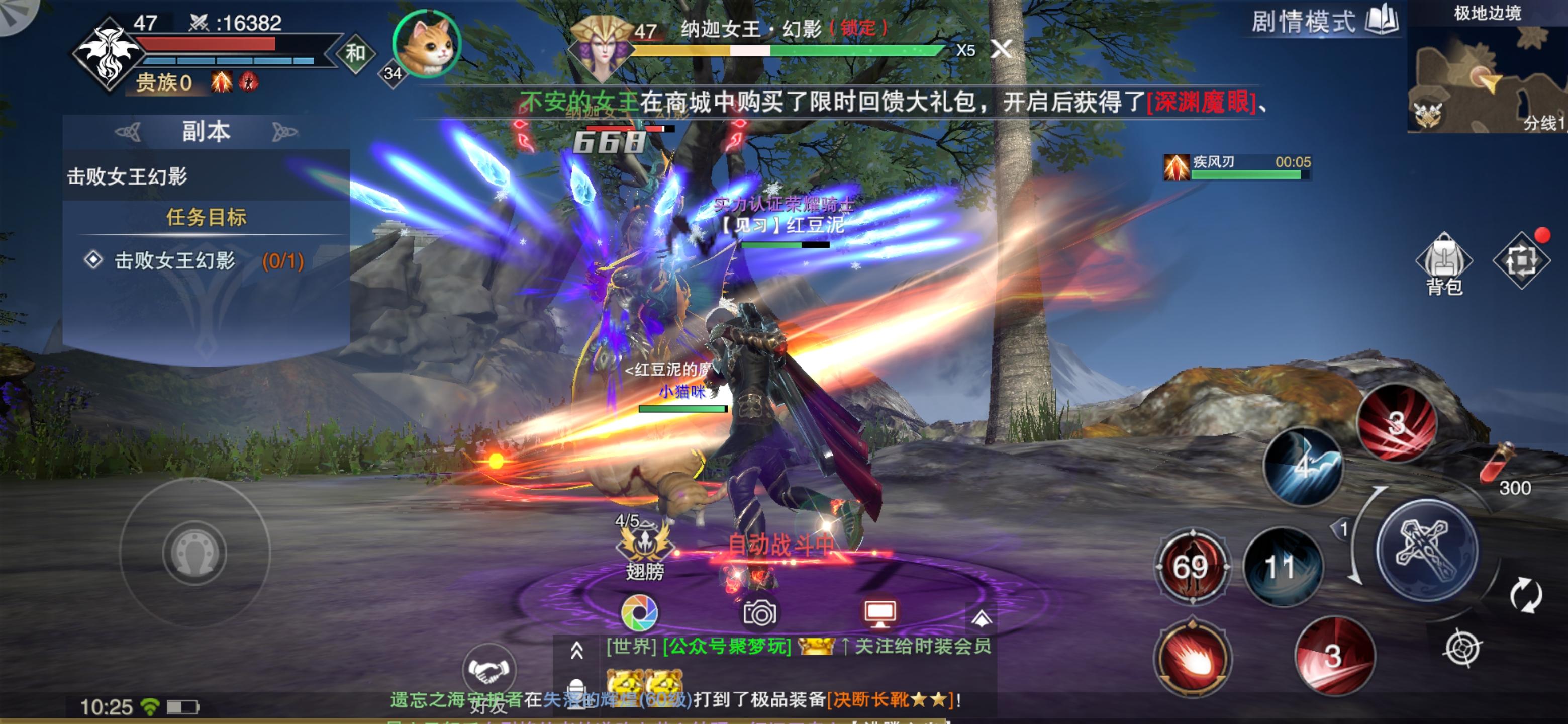The image size is (1568, 724).
Task: Toggle 剧情模式 story mode
Action: click(1324, 21)
